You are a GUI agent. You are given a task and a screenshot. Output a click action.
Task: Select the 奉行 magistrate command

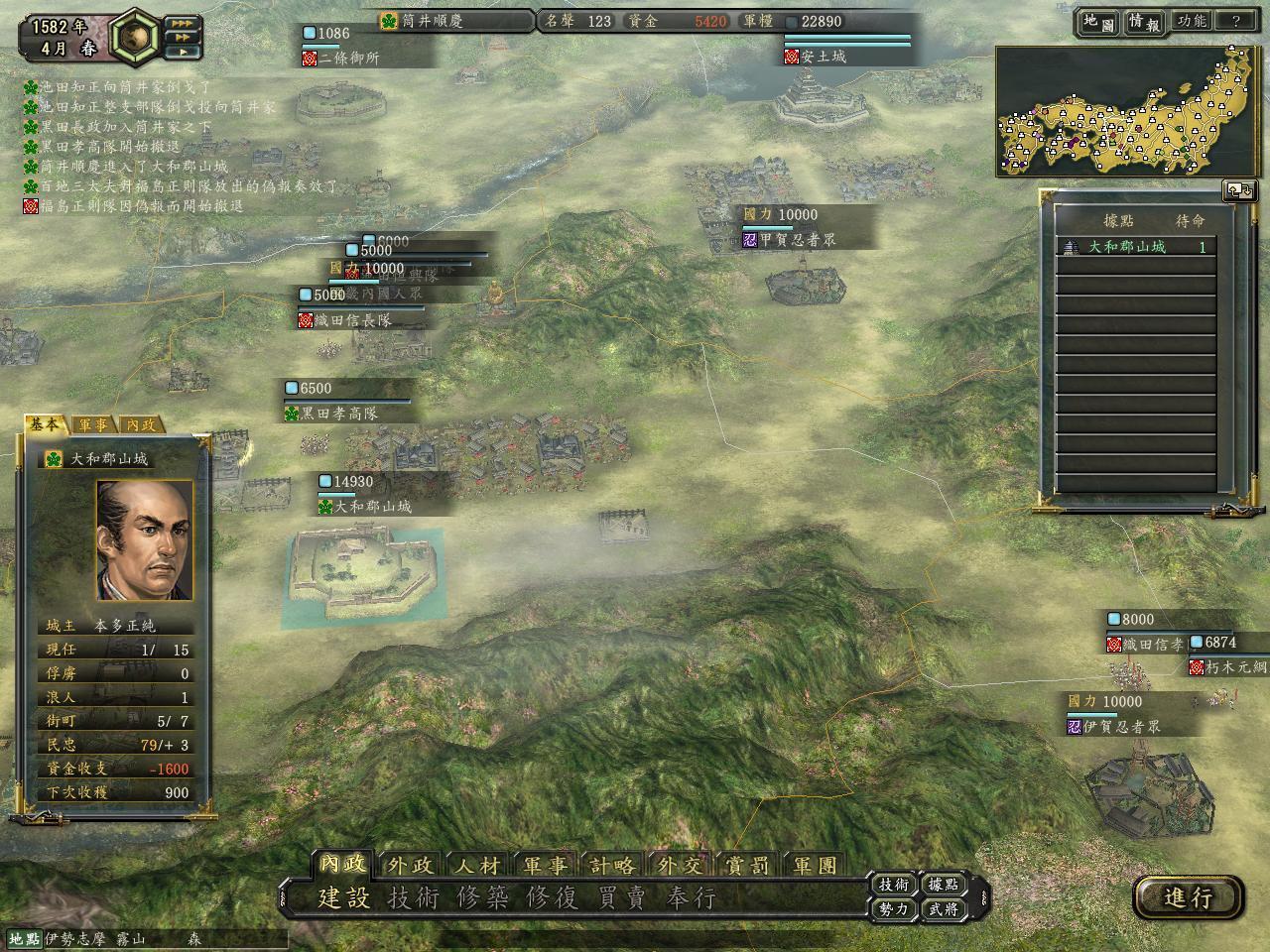pyautogui.click(x=691, y=898)
